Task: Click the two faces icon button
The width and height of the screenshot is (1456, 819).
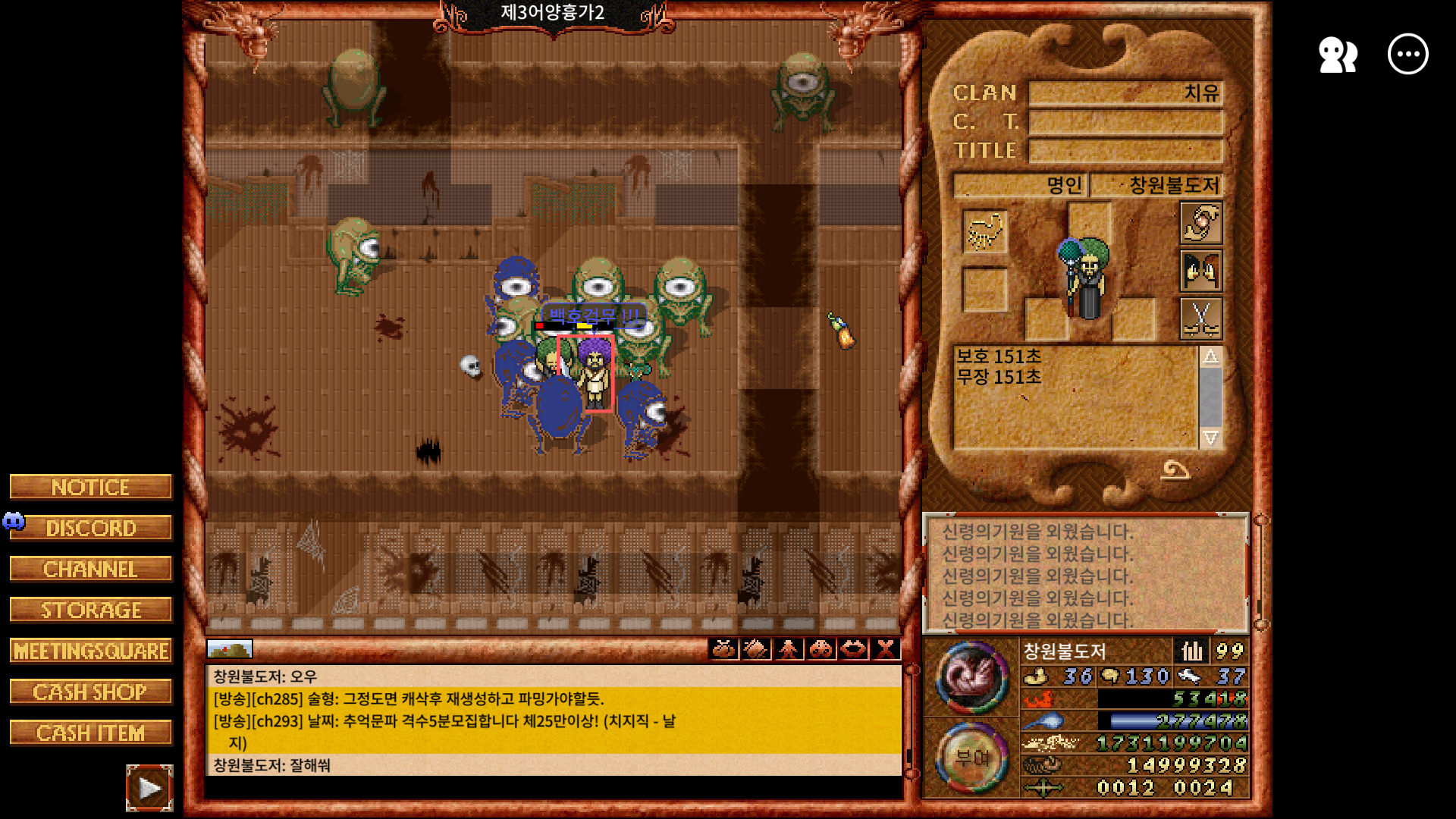Action: click(1201, 271)
